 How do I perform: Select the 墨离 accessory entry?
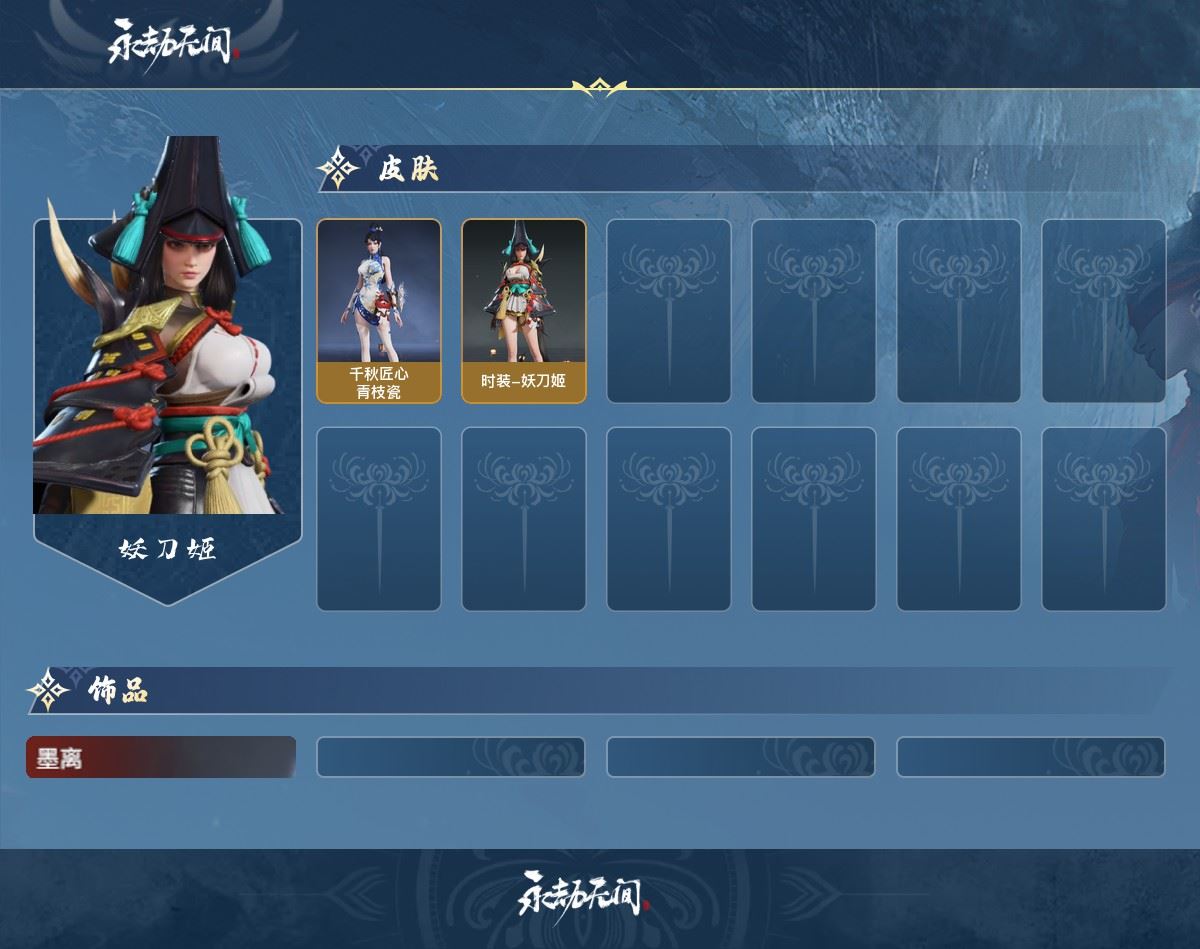click(x=161, y=758)
